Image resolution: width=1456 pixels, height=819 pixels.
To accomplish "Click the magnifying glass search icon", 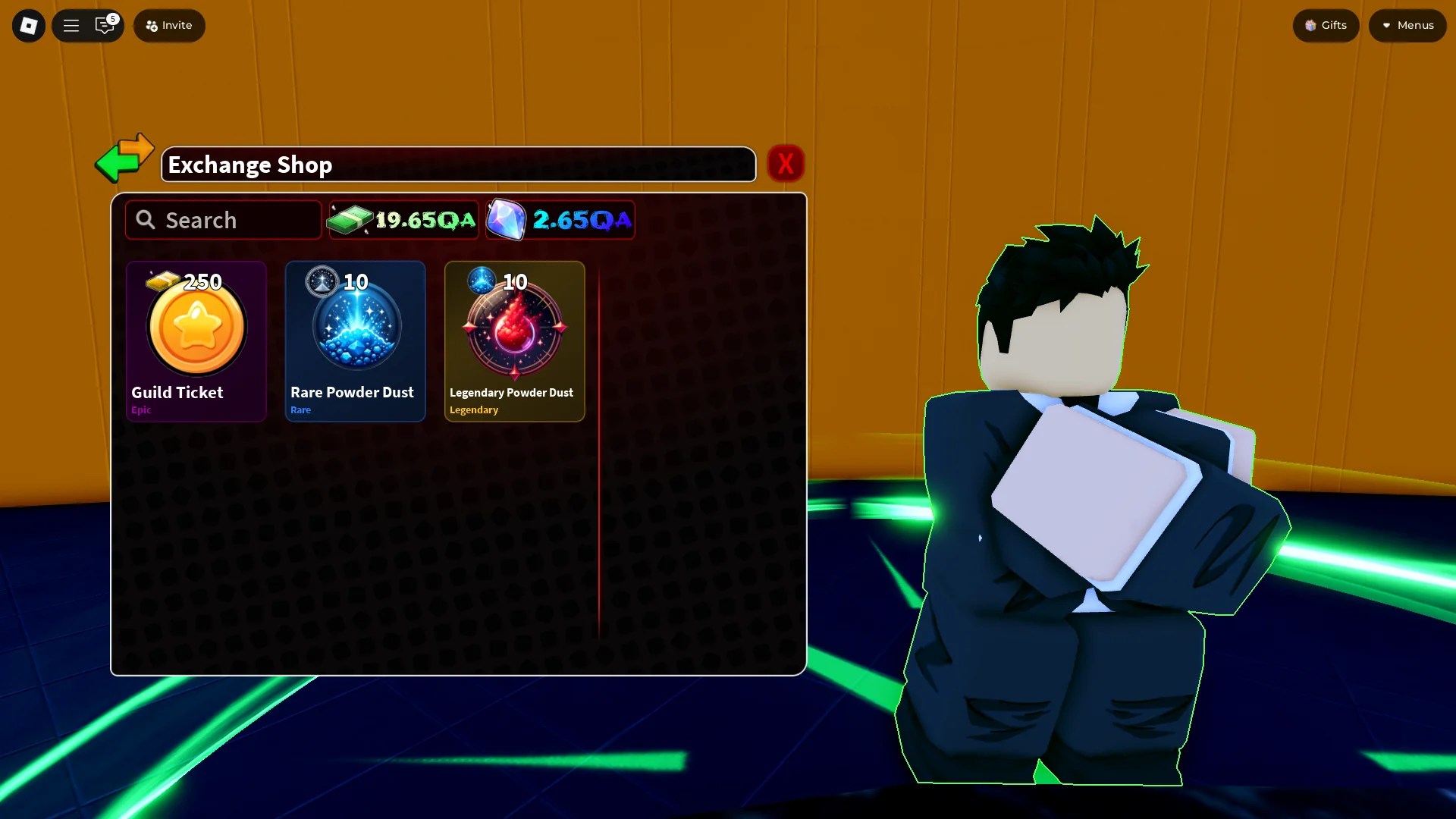I will pyautogui.click(x=146, y=219).
